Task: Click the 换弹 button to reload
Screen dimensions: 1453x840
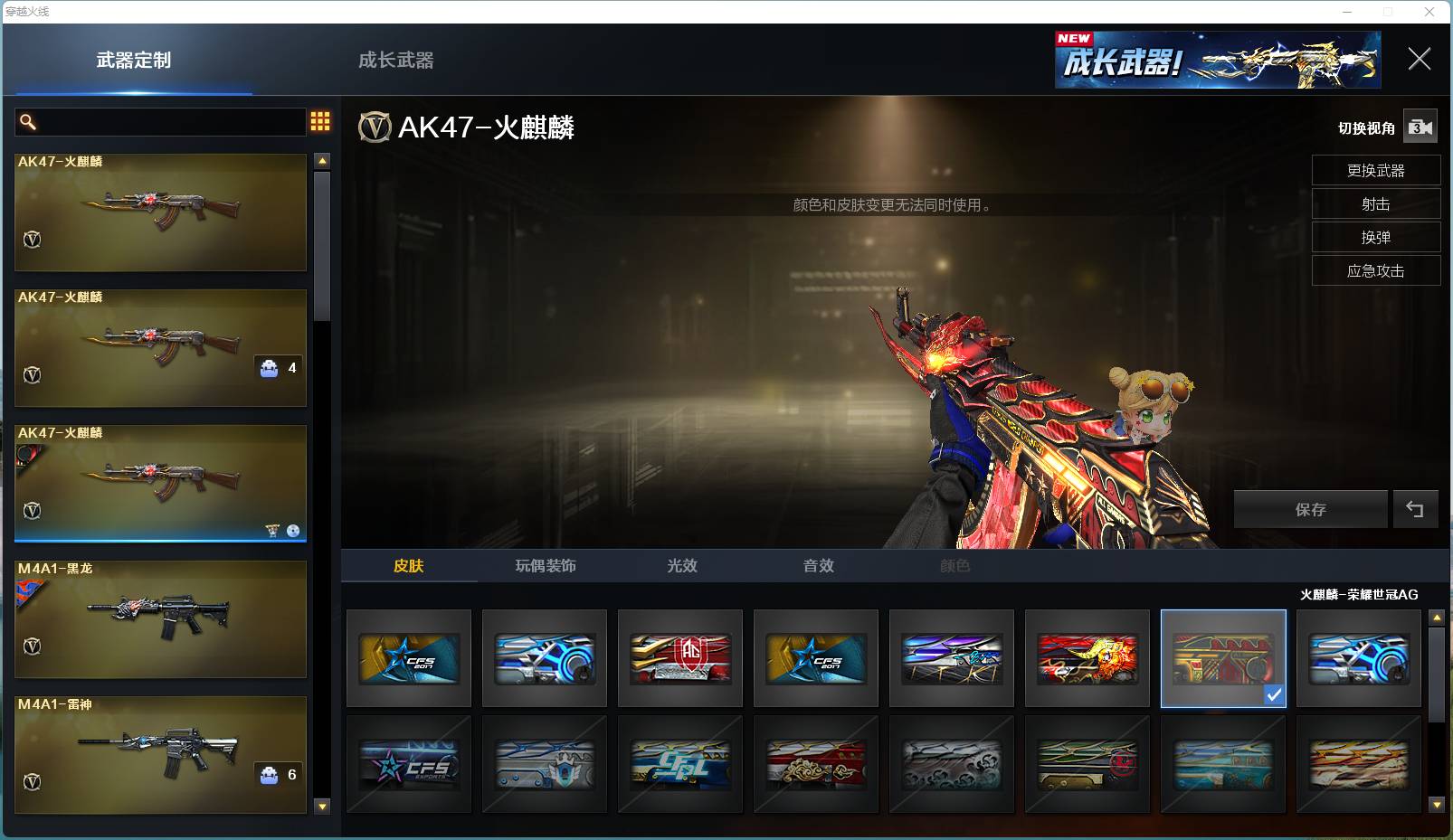Action: coord(1376,237)
